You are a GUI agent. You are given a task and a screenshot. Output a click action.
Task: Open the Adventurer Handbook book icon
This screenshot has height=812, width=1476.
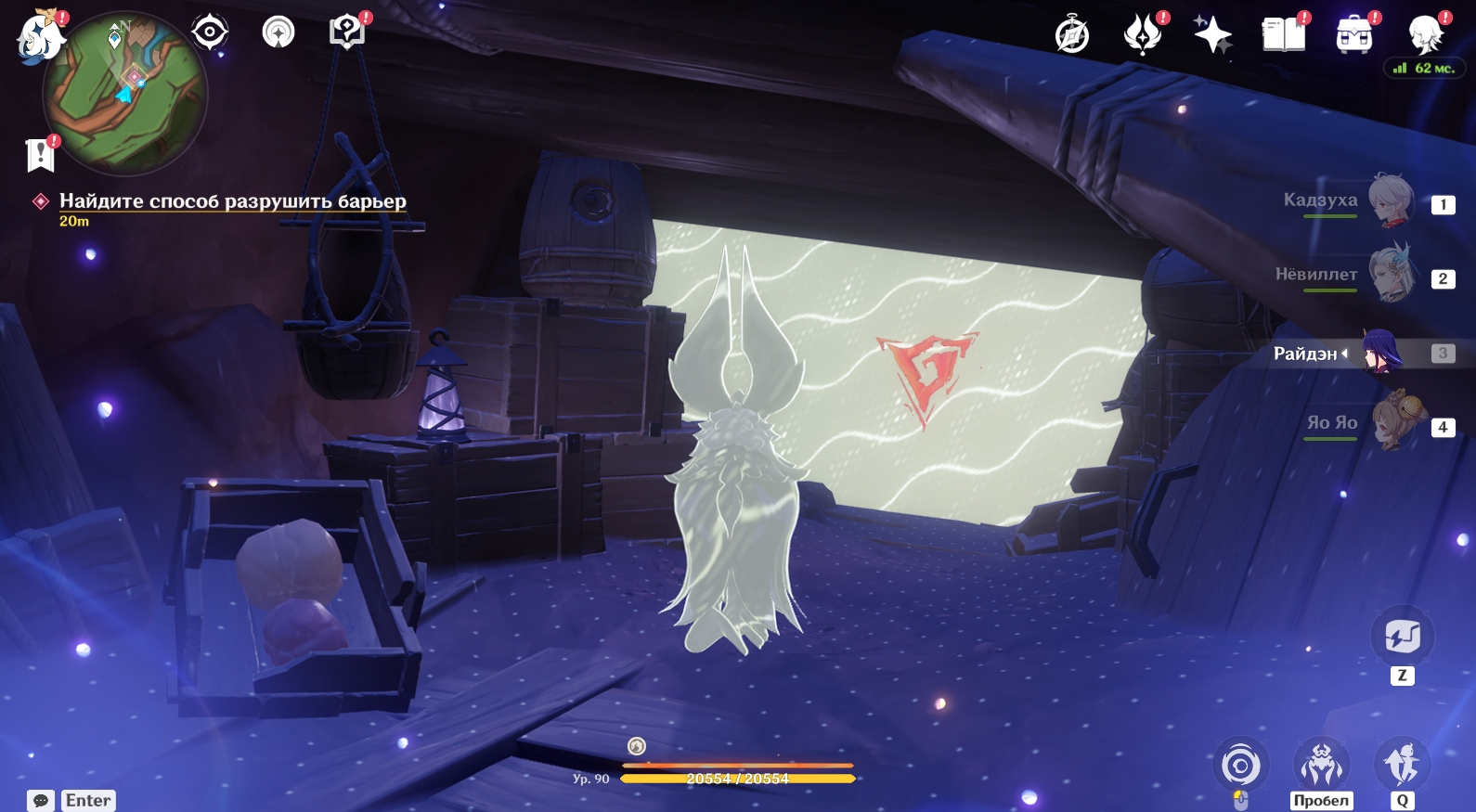click(x=1284, y=36)
